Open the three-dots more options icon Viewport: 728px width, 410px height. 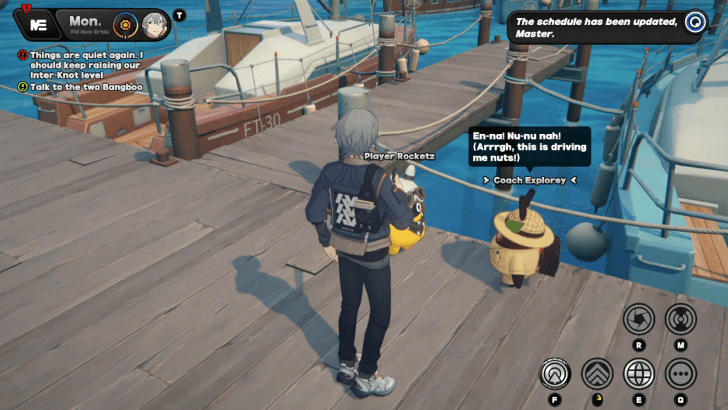coord(681,374)
